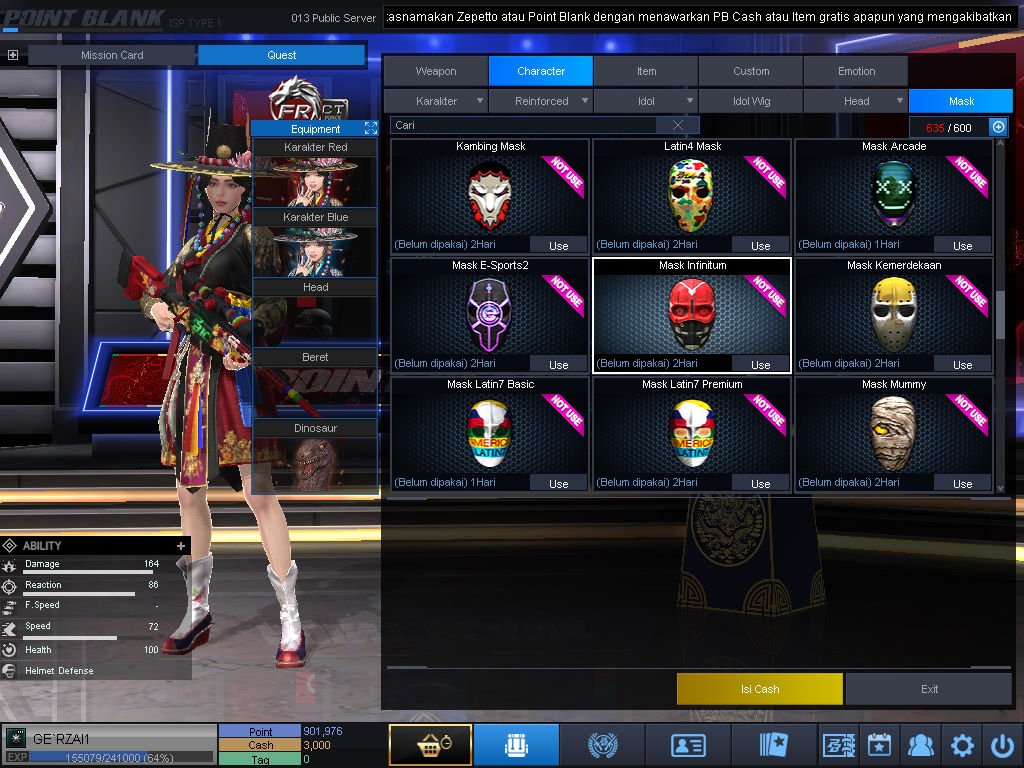Open the Item tab
Viewport: 1024px width, 768px height.
(646, 71)
